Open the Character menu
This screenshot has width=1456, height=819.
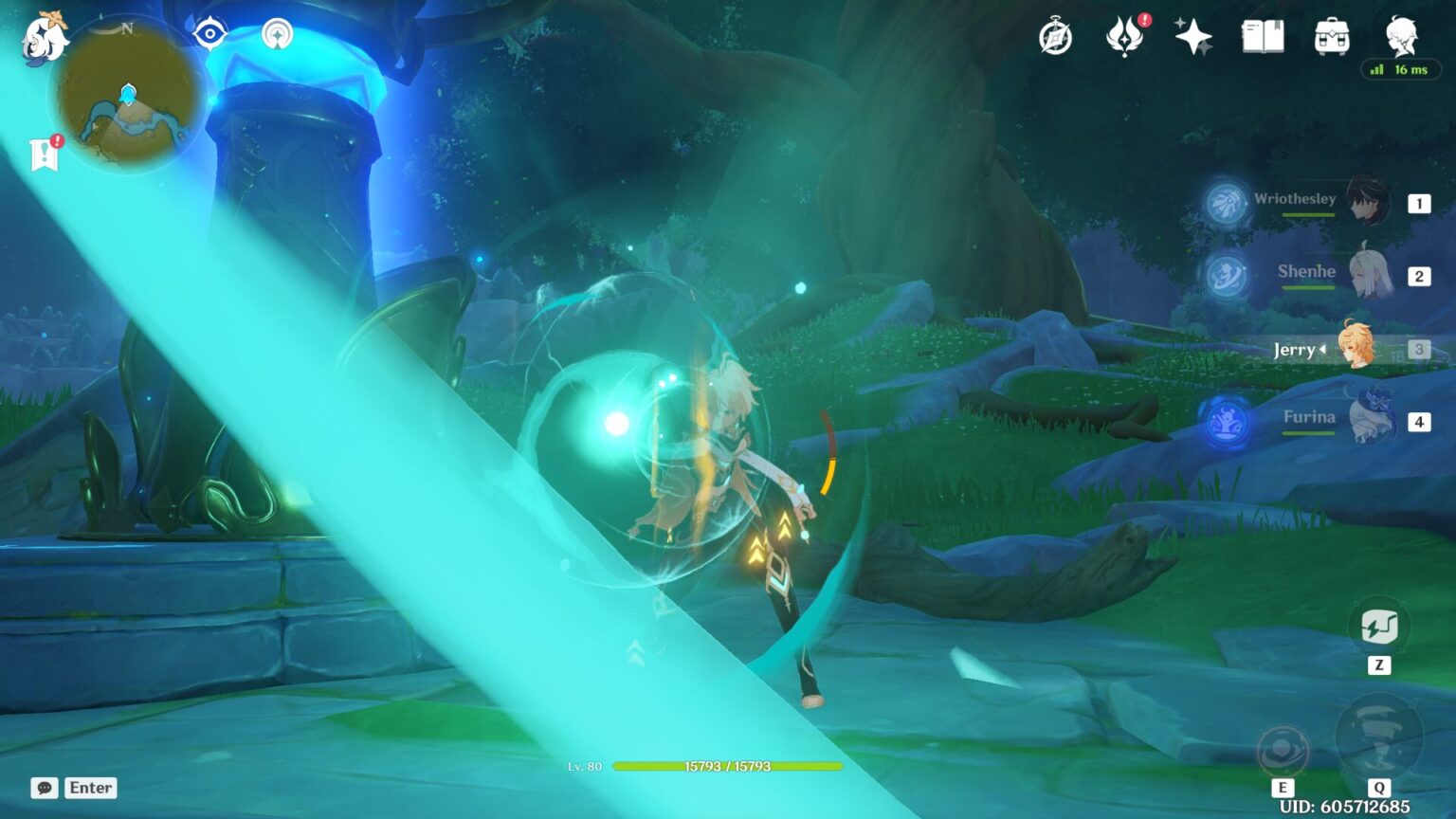coord(1400,36)
